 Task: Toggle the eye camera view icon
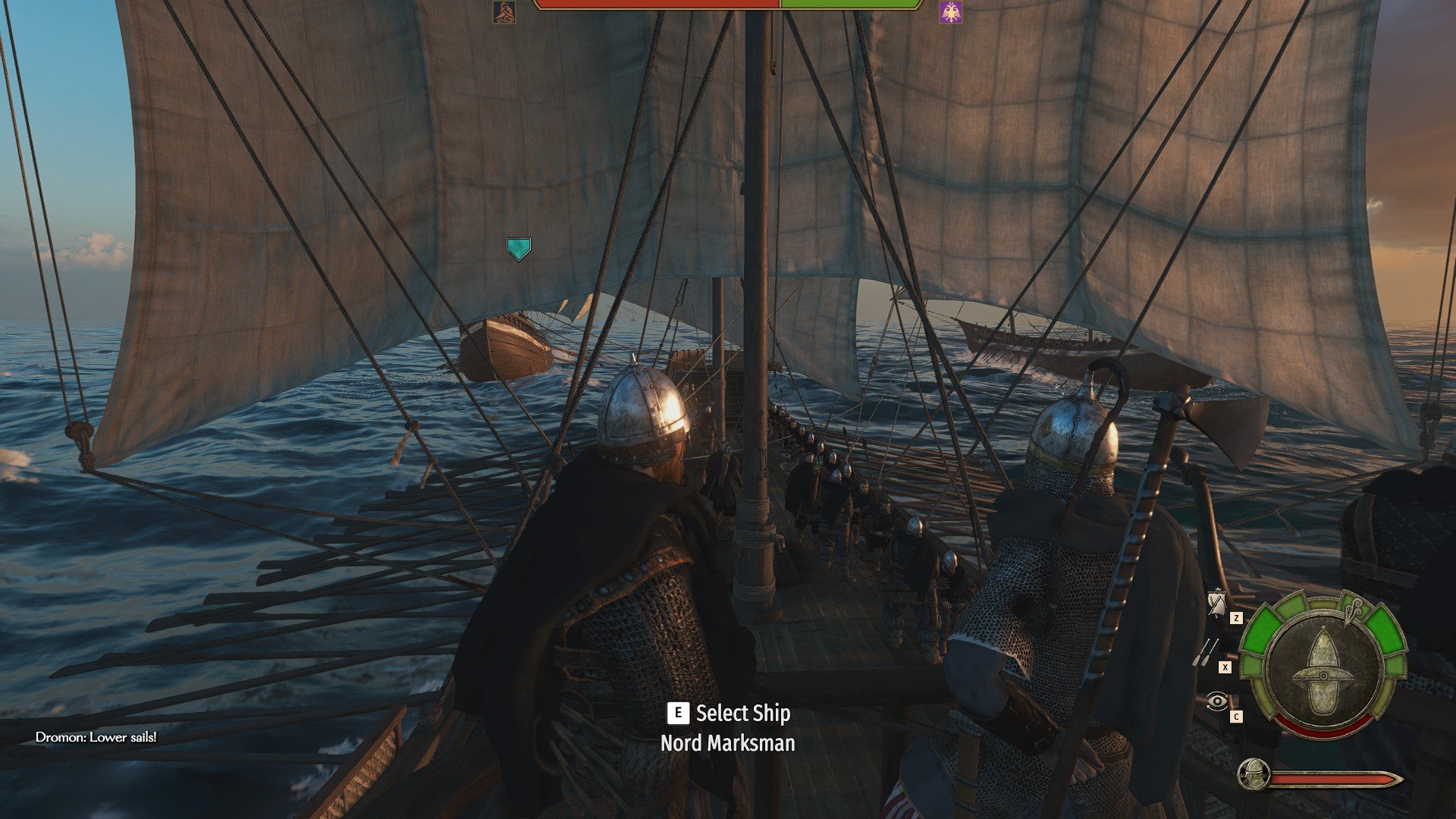coord(1216,701)
